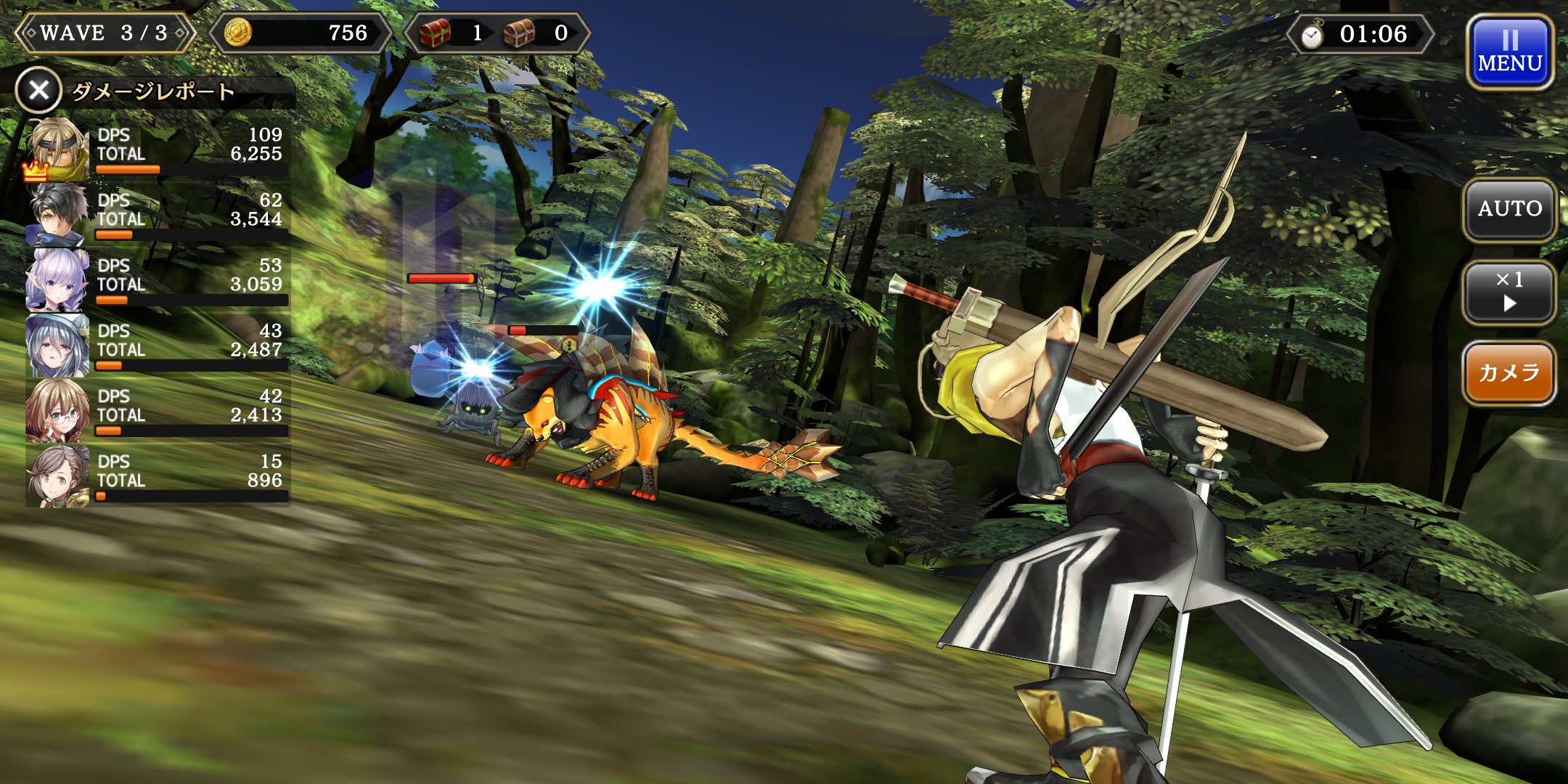Screen dimensions: 1568x784
Task: Pick the glasses-wearing brown-haired girl portrait
Action: (57, 411)
